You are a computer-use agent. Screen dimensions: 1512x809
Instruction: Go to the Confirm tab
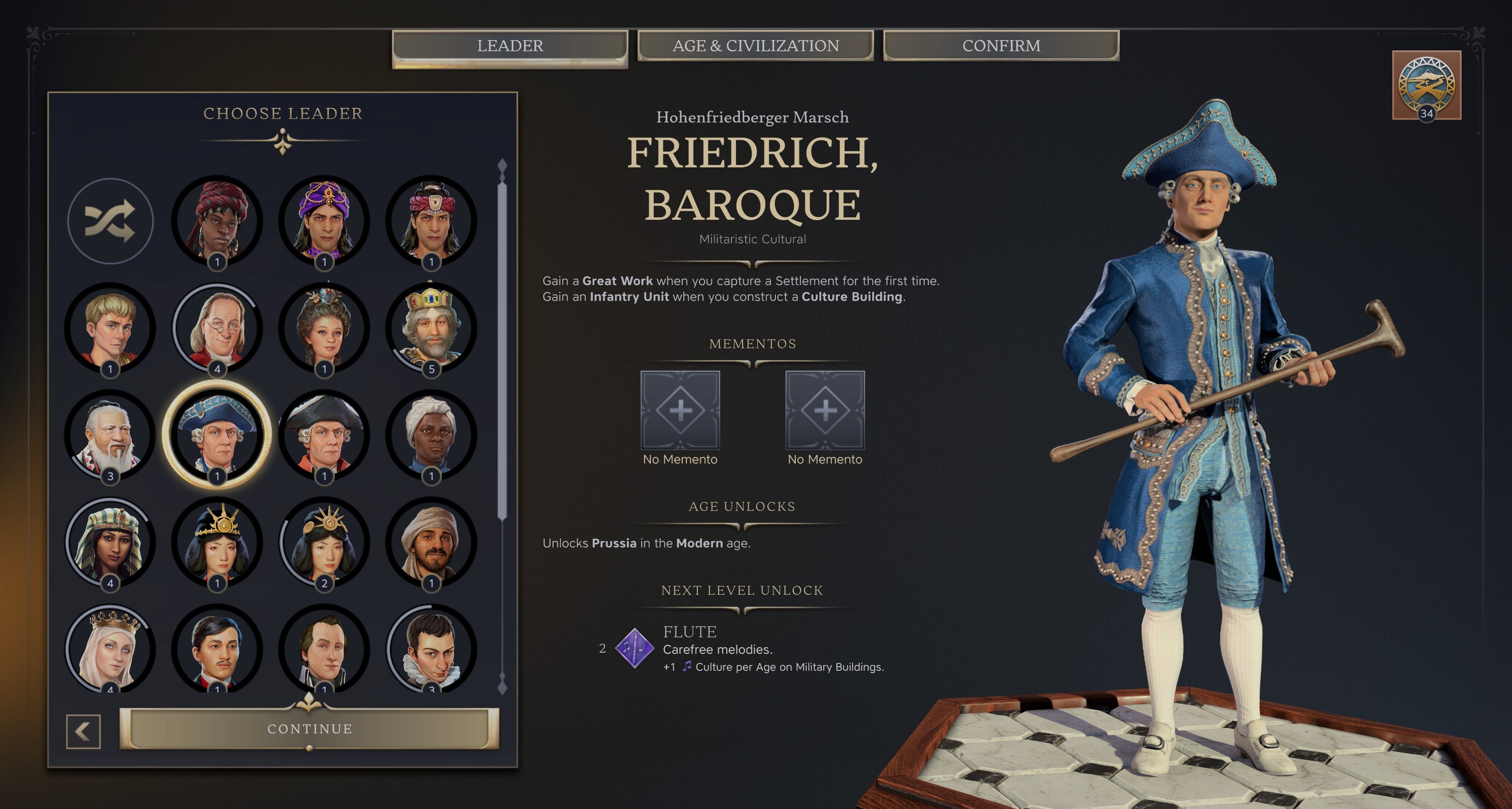pyautogui.click(x=1001, y=46)
